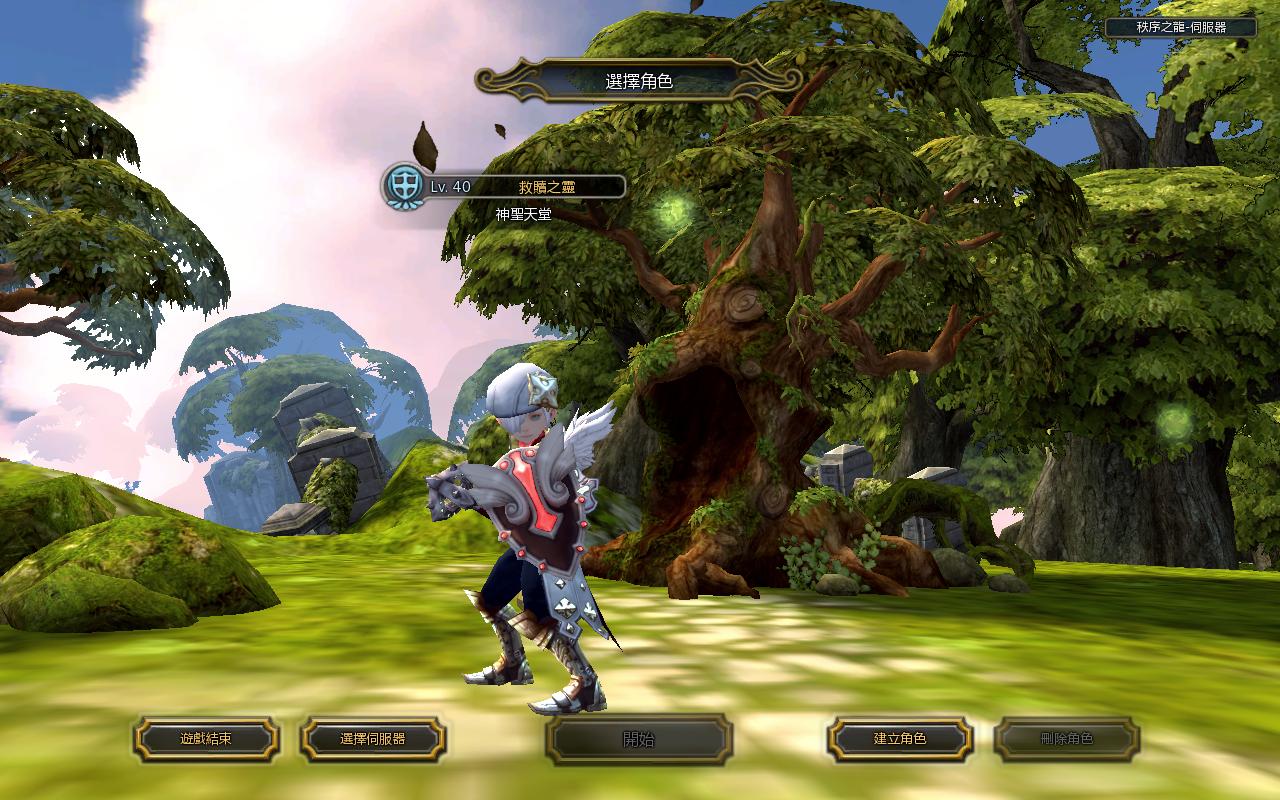
Task: Choose 建立角色 to create a character
Action: click(900, 739)
